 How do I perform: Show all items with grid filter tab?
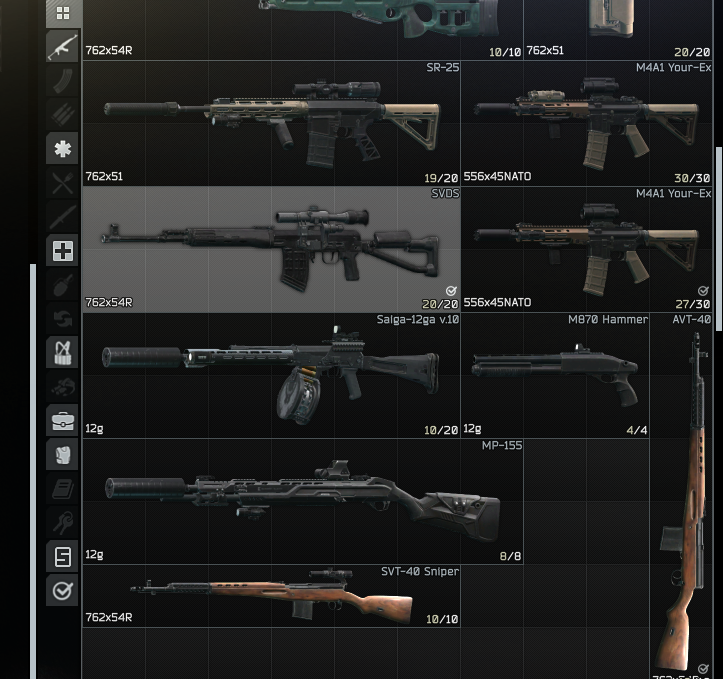coord(62,13)
